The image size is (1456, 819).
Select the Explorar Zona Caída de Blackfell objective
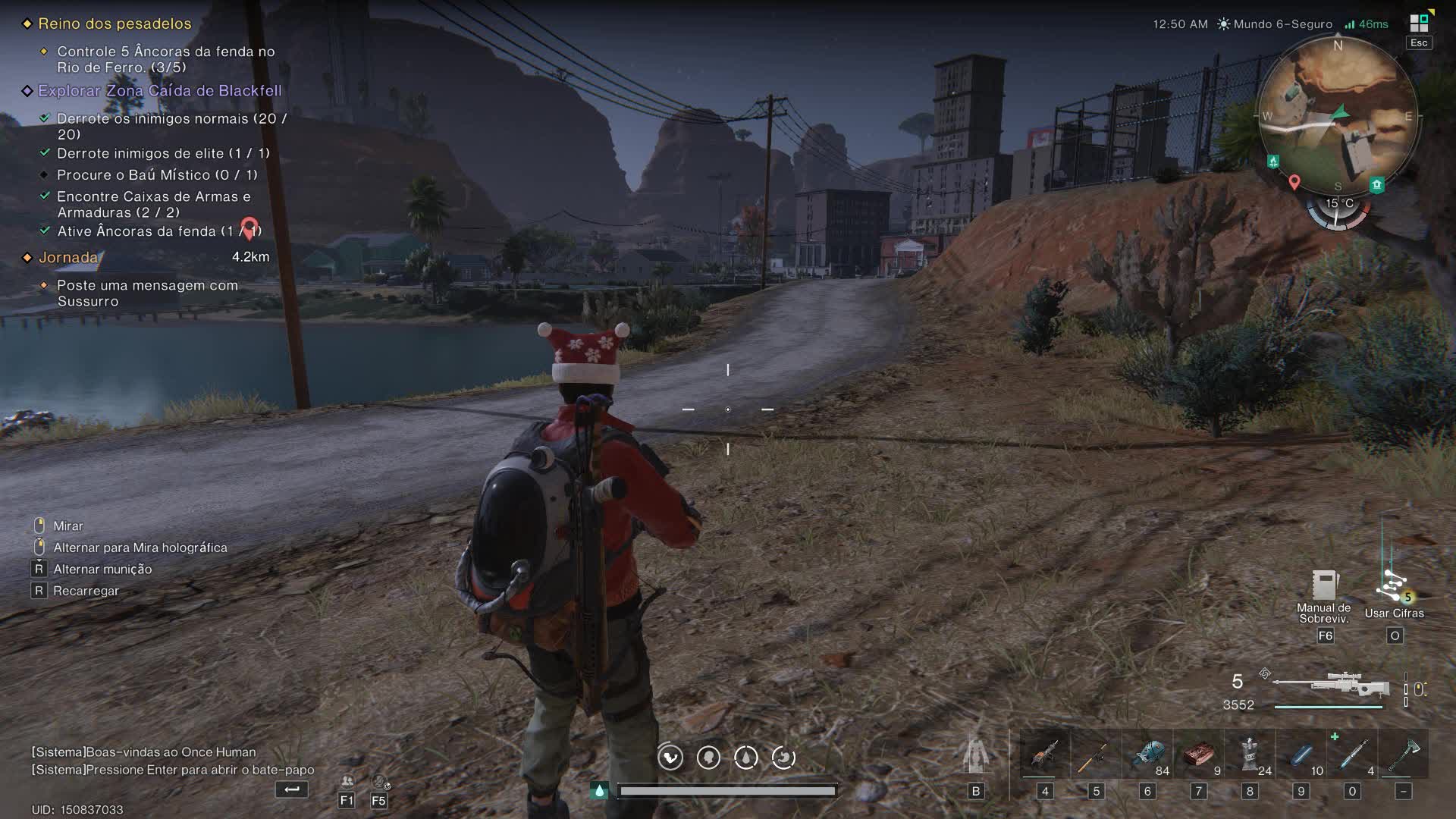[x=159, y=91]
